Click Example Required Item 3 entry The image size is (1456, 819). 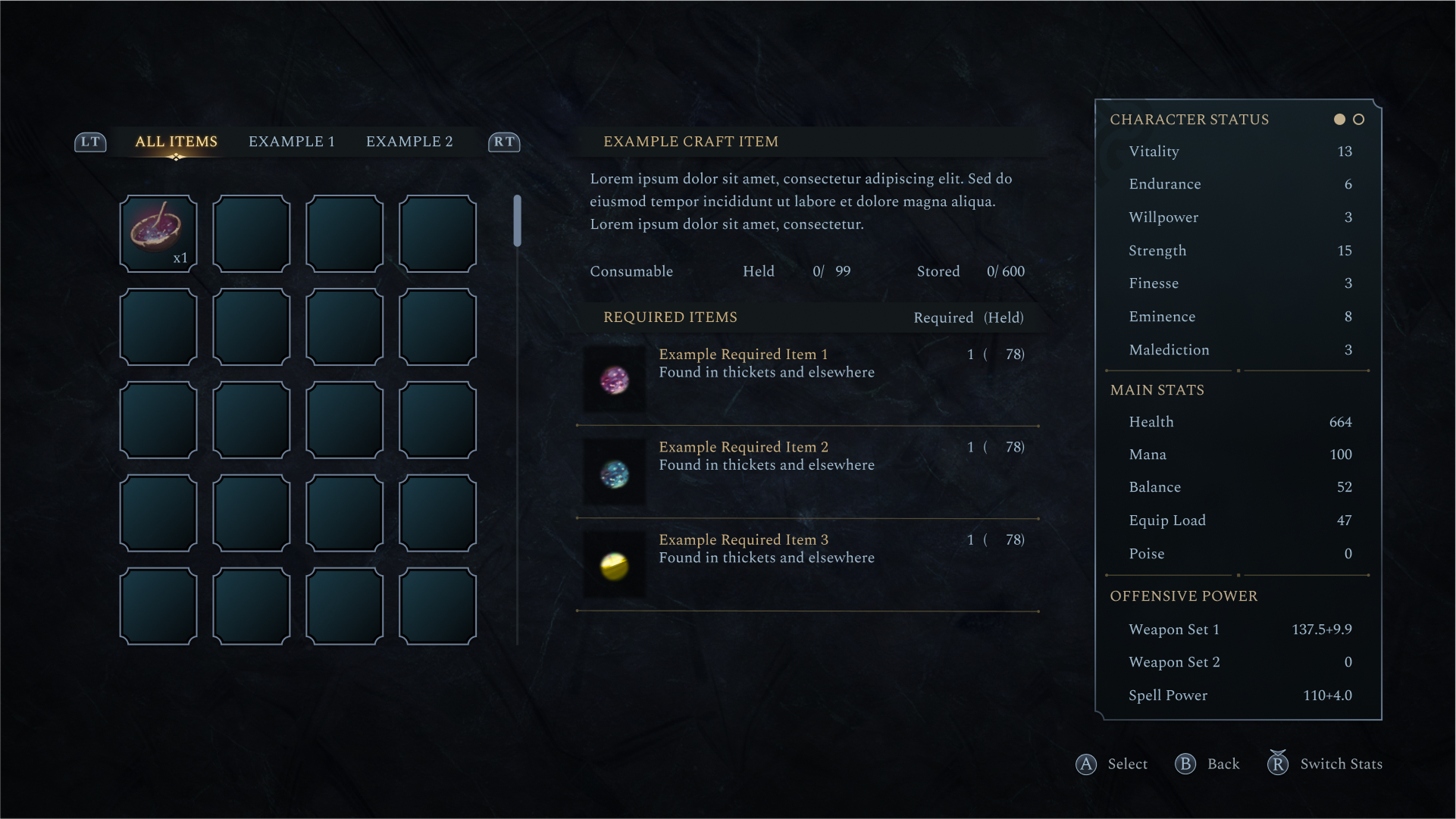806,564
